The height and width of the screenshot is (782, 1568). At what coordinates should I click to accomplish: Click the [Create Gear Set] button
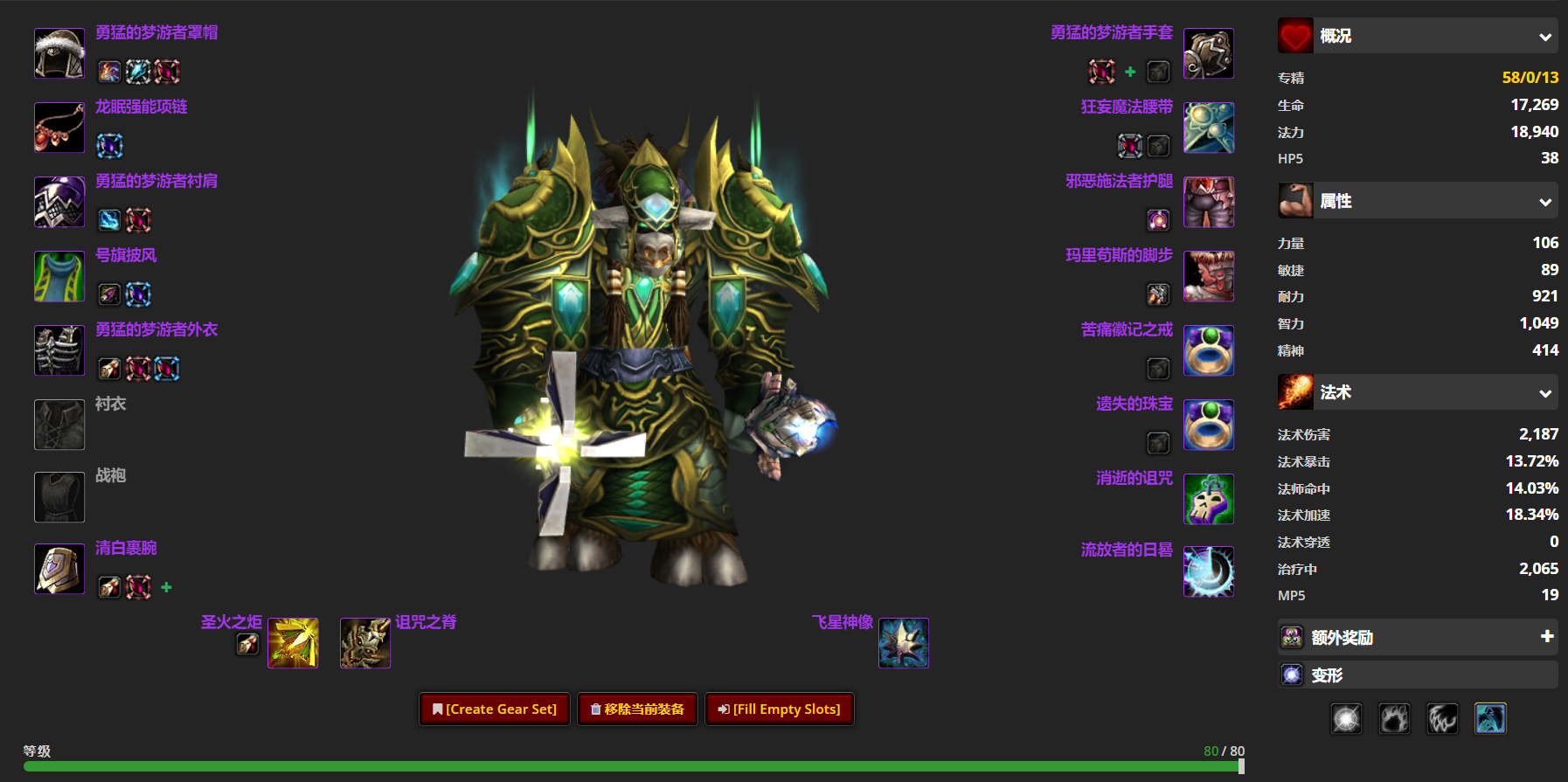494,709
